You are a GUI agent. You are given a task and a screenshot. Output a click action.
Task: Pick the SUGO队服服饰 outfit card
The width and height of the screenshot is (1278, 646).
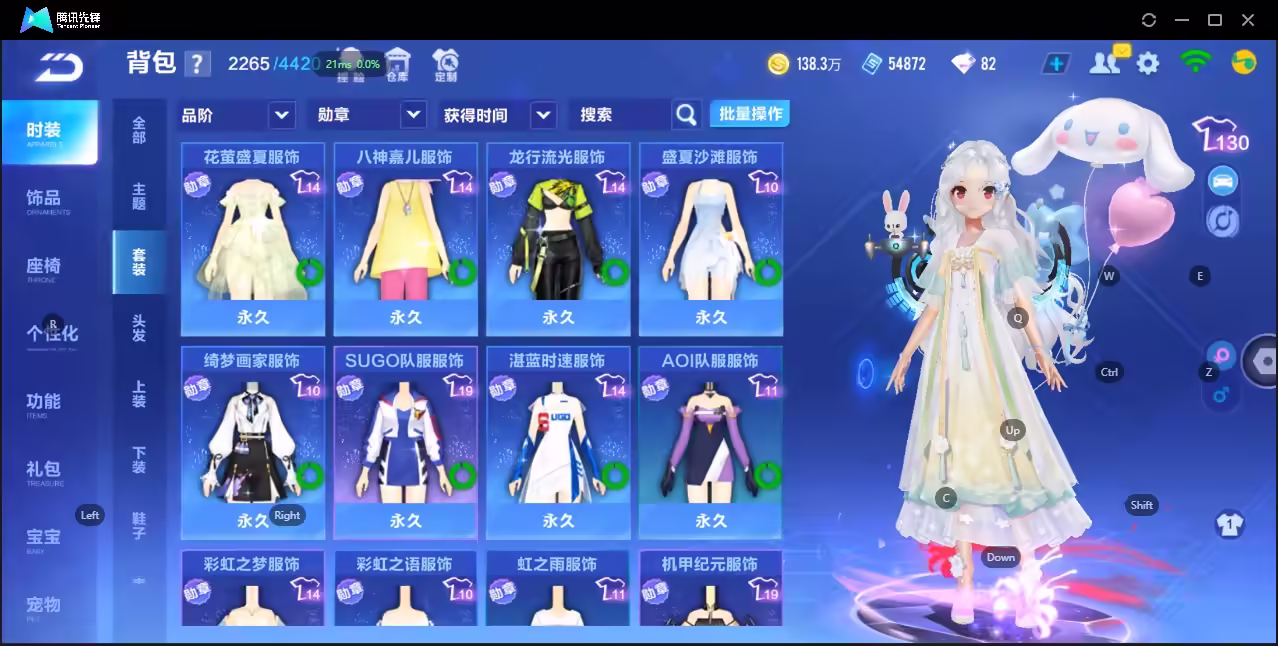(404, 441)
